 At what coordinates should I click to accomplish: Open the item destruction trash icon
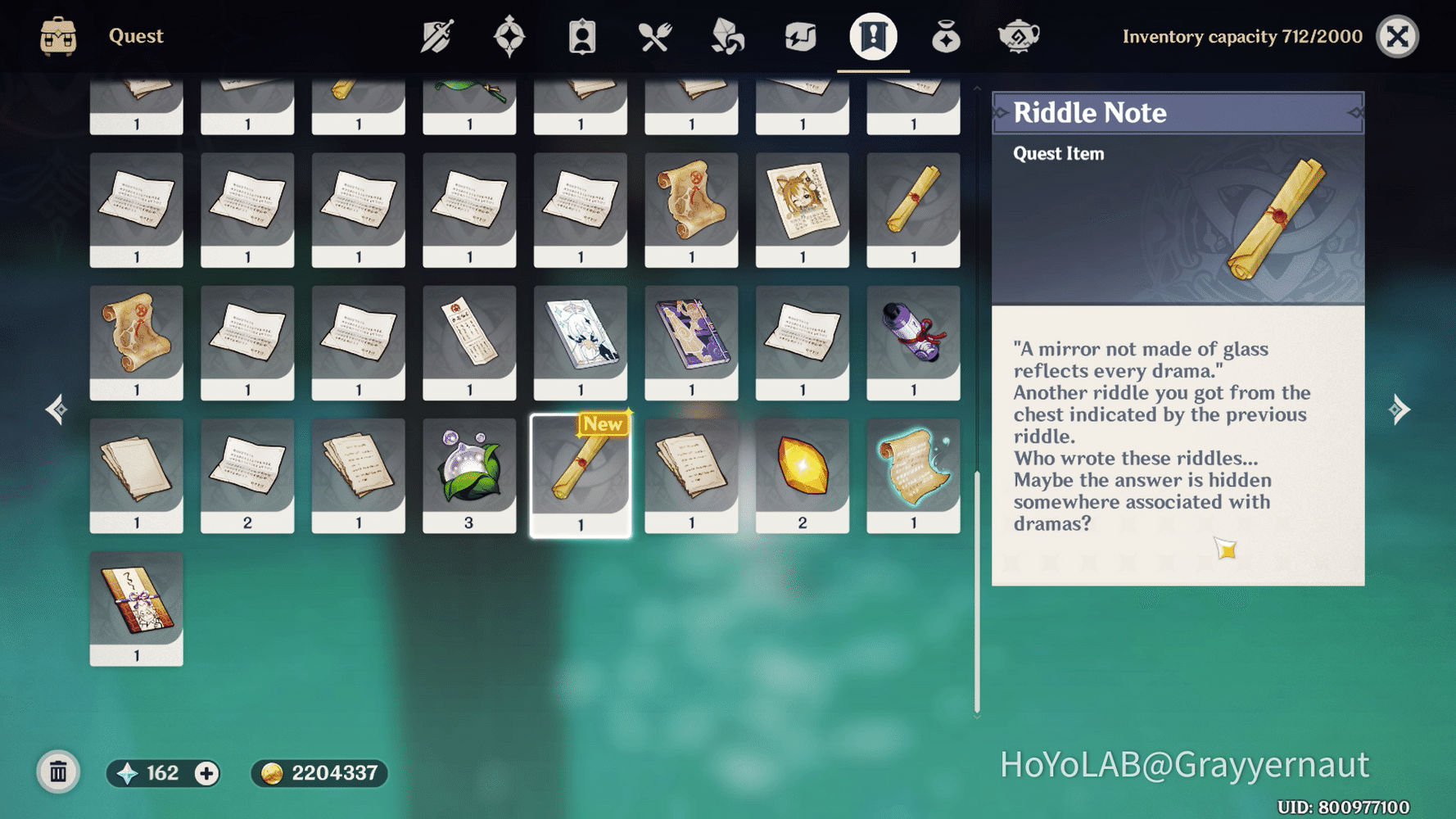[x=57, y=771]
